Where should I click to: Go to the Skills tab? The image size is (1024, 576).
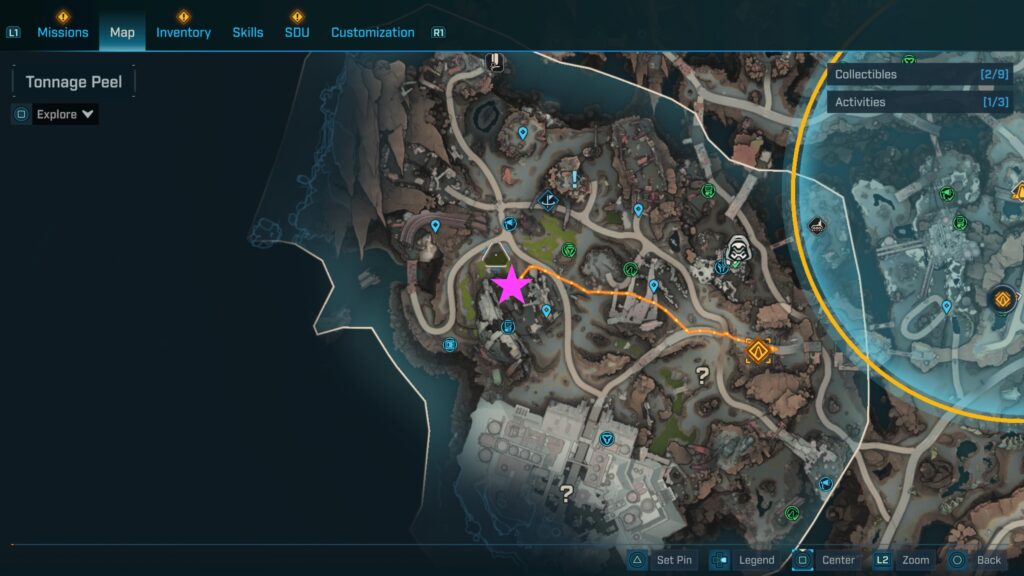click(248, 32)
